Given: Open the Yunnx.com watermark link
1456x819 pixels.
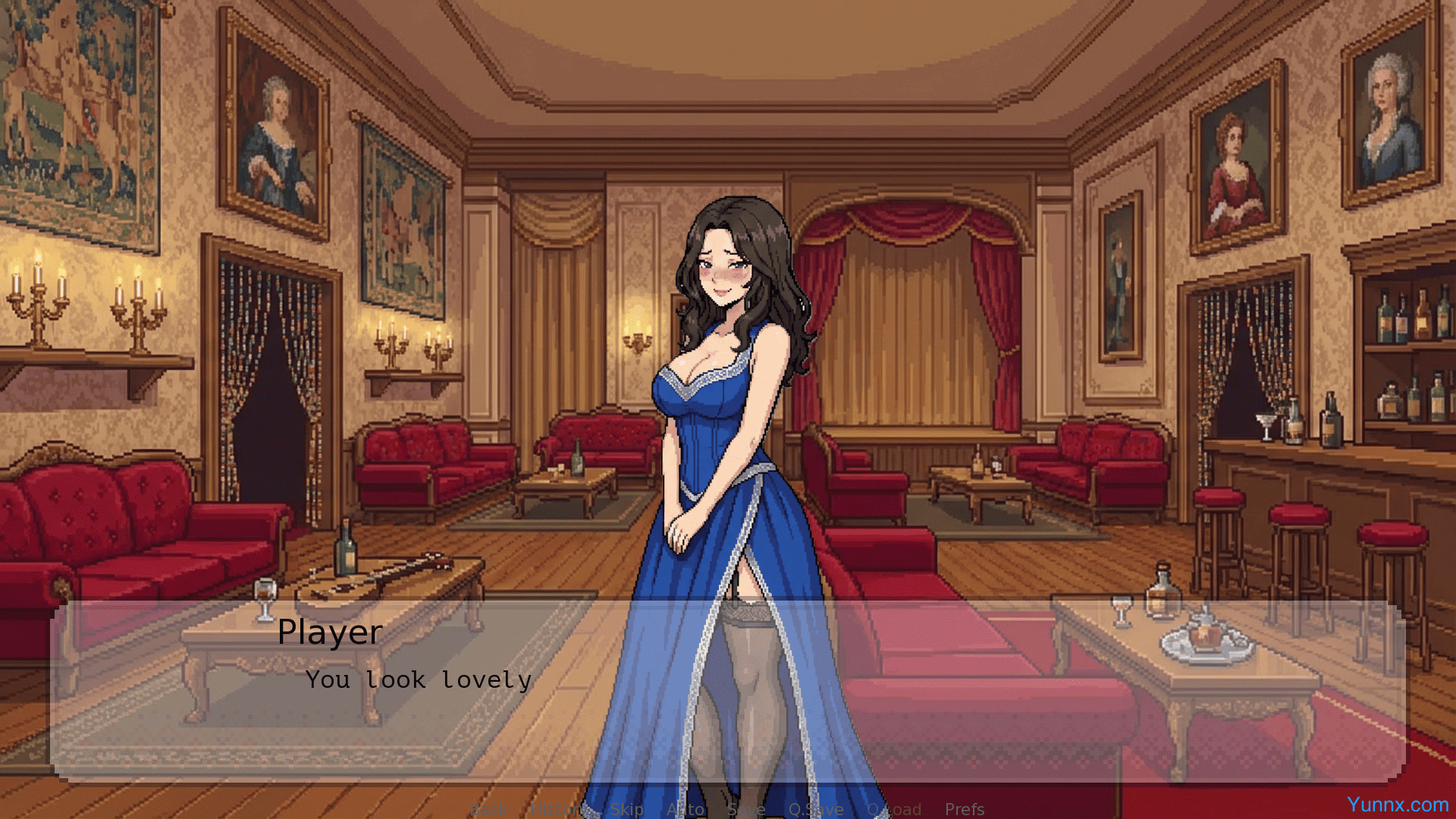Looking at the screenshot, I should 1398,805.
